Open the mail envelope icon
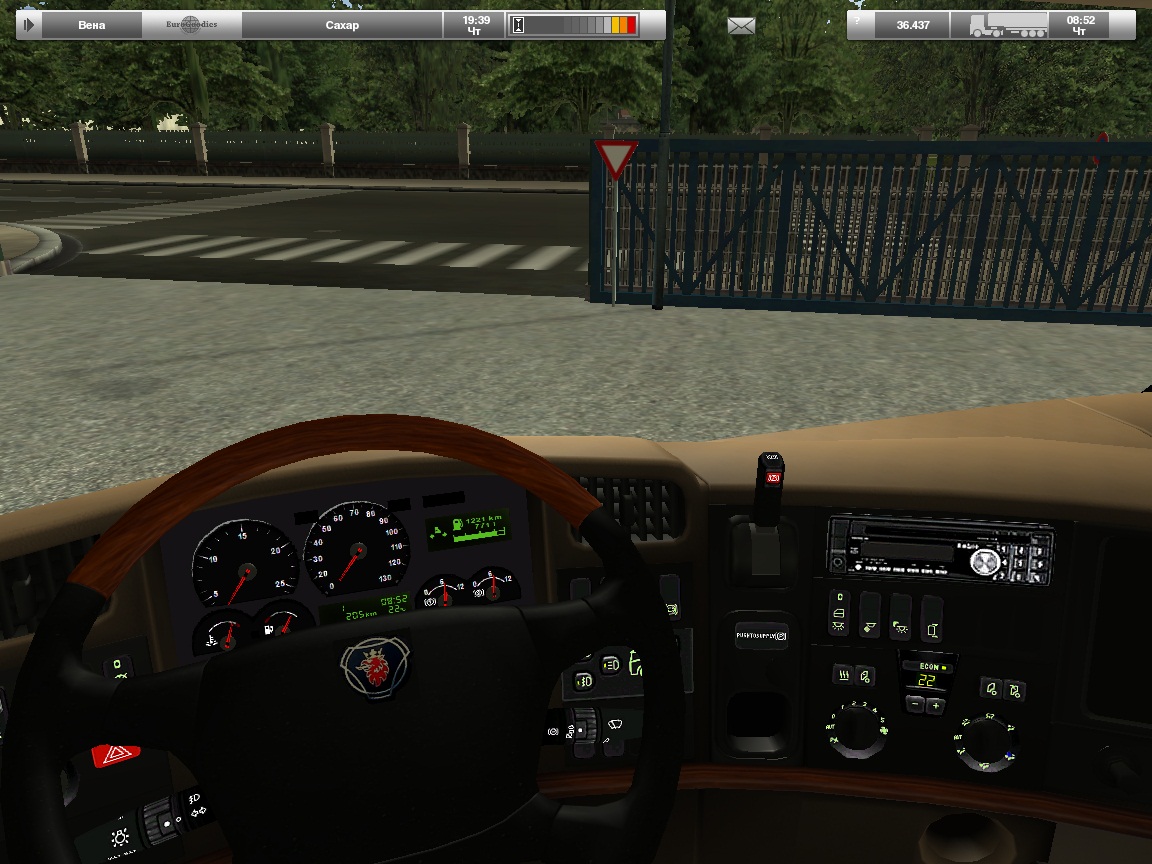Image resolution: width=1152 pixels, height=864 pixels. coord(741,26)
